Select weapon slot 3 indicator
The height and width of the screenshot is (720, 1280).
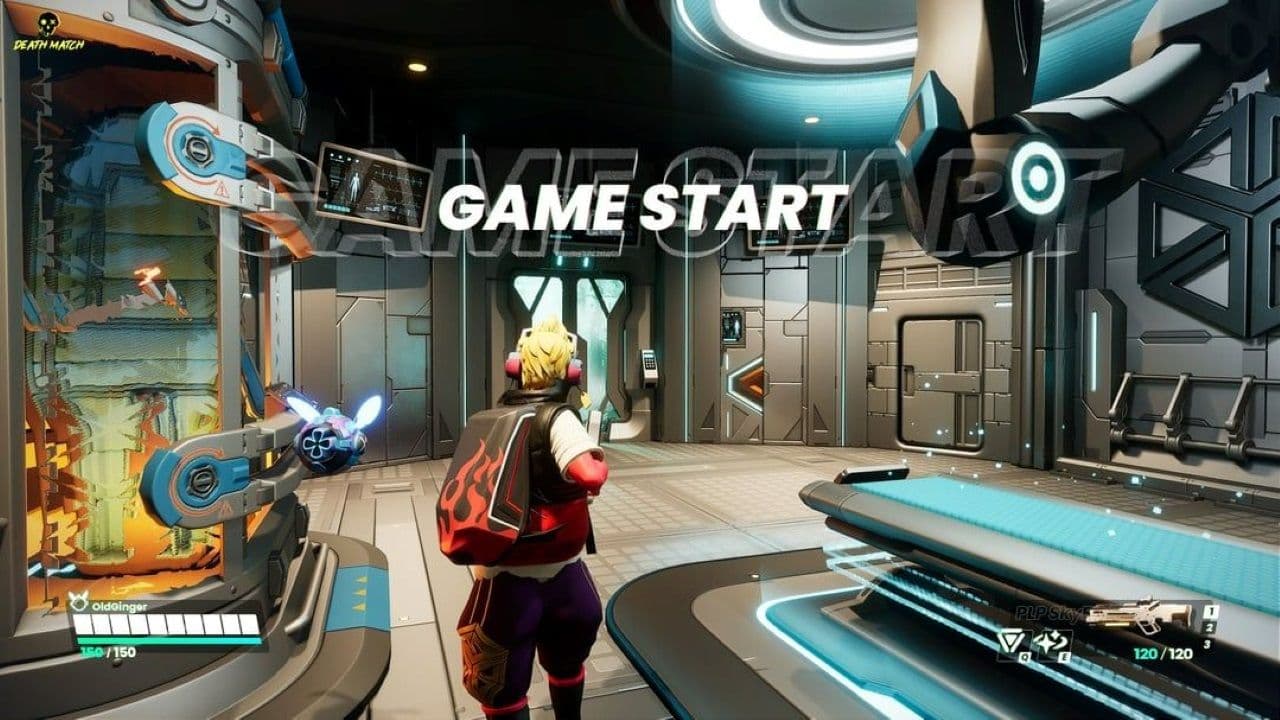click(x=1207, y=642)
